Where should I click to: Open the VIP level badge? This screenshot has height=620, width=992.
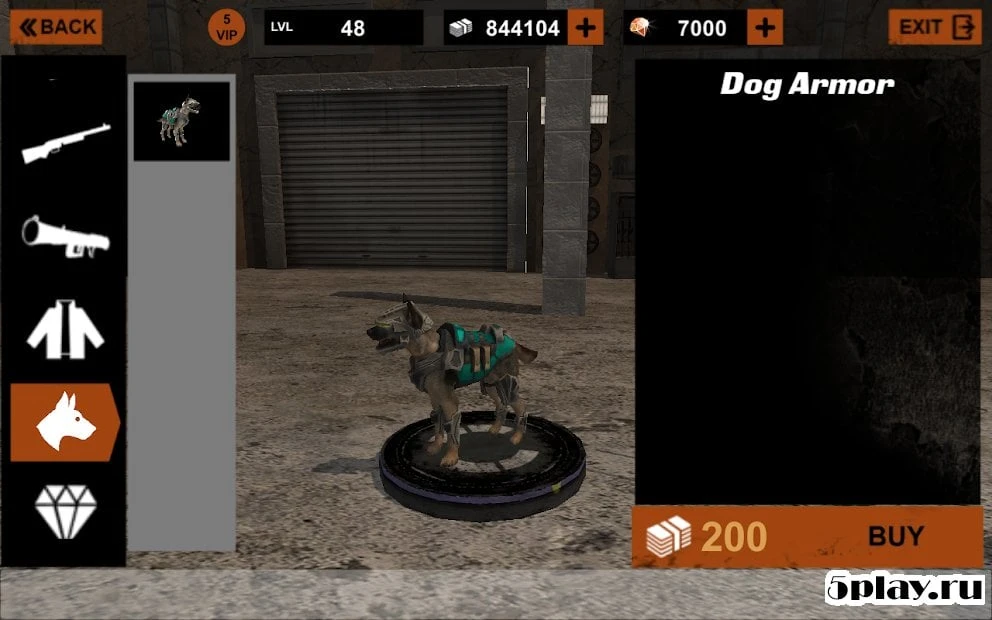tap(226, 28)
